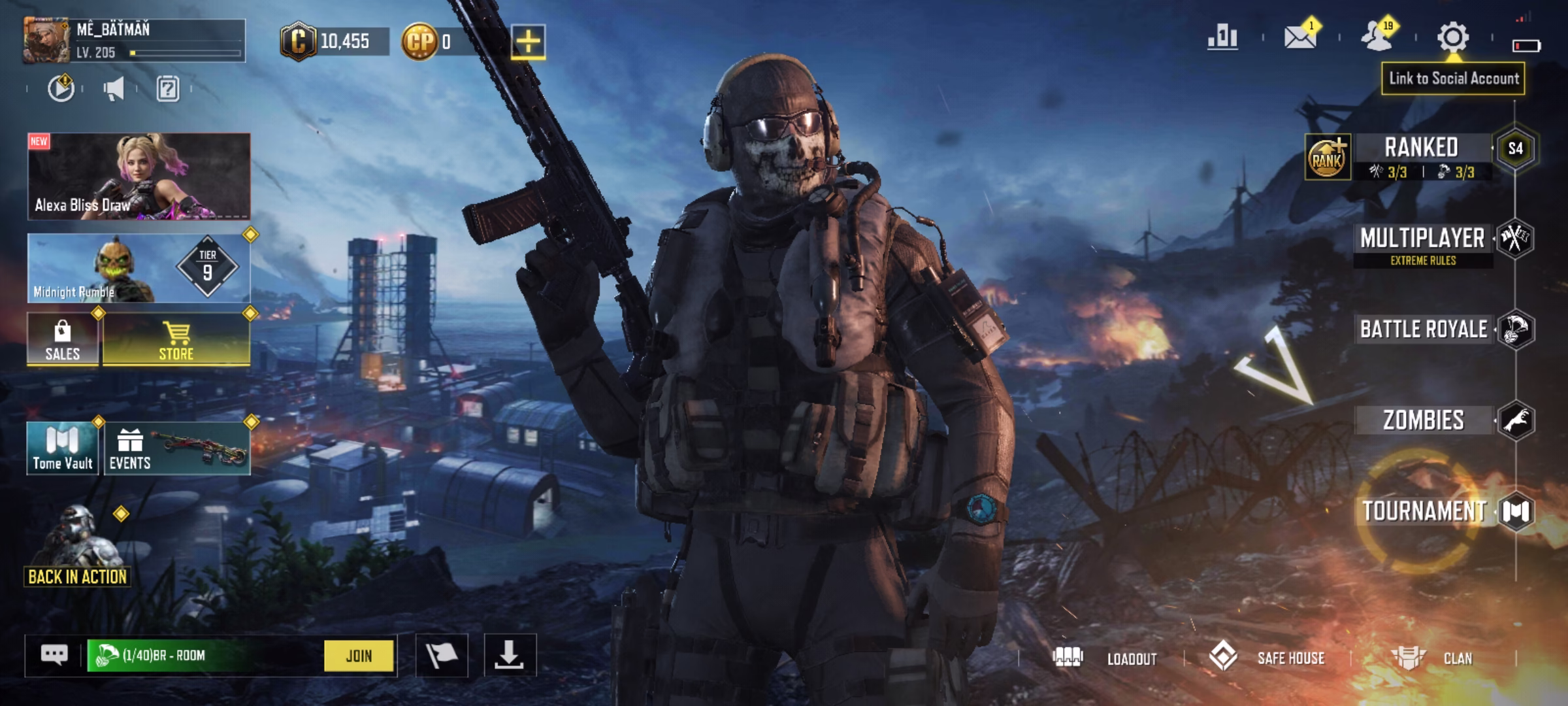The image size is (1568, 706).
Task: Click the Link to Social Account tooltip
Action: click(x=1453, y=79)
